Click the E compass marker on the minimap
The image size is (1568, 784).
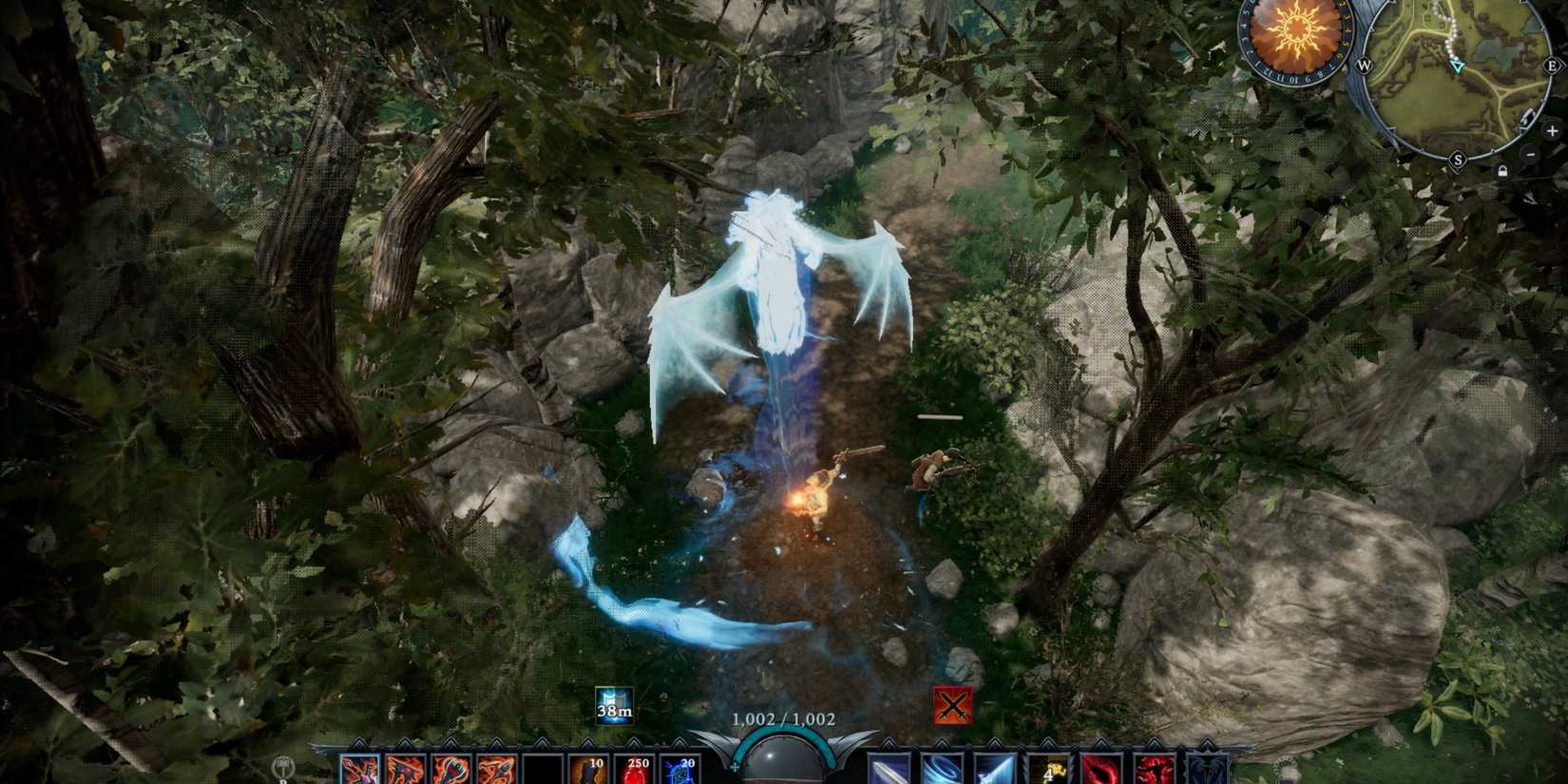[1553, 66]
